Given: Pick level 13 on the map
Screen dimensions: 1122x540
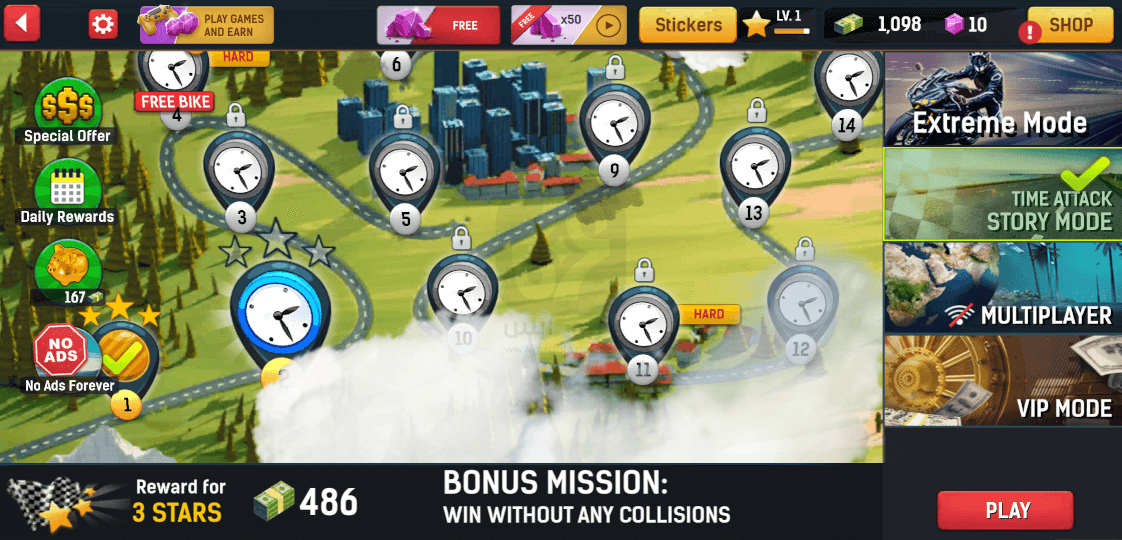Looking at the screenshot, I should (755, 170).
